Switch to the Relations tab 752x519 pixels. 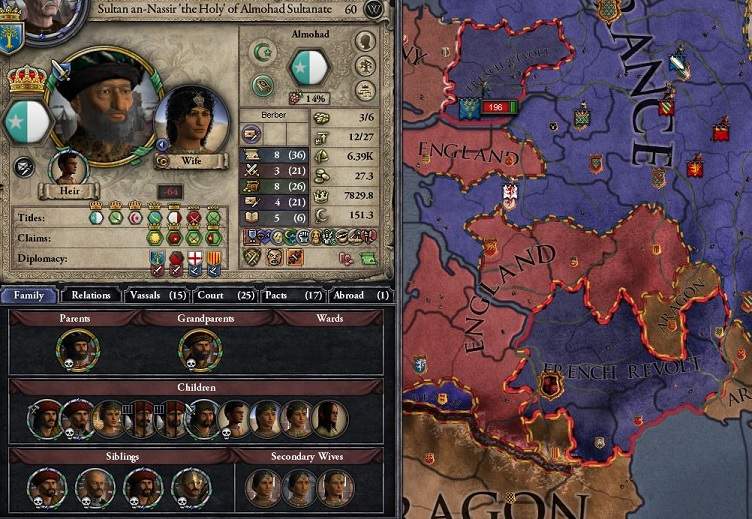point(91,295)
